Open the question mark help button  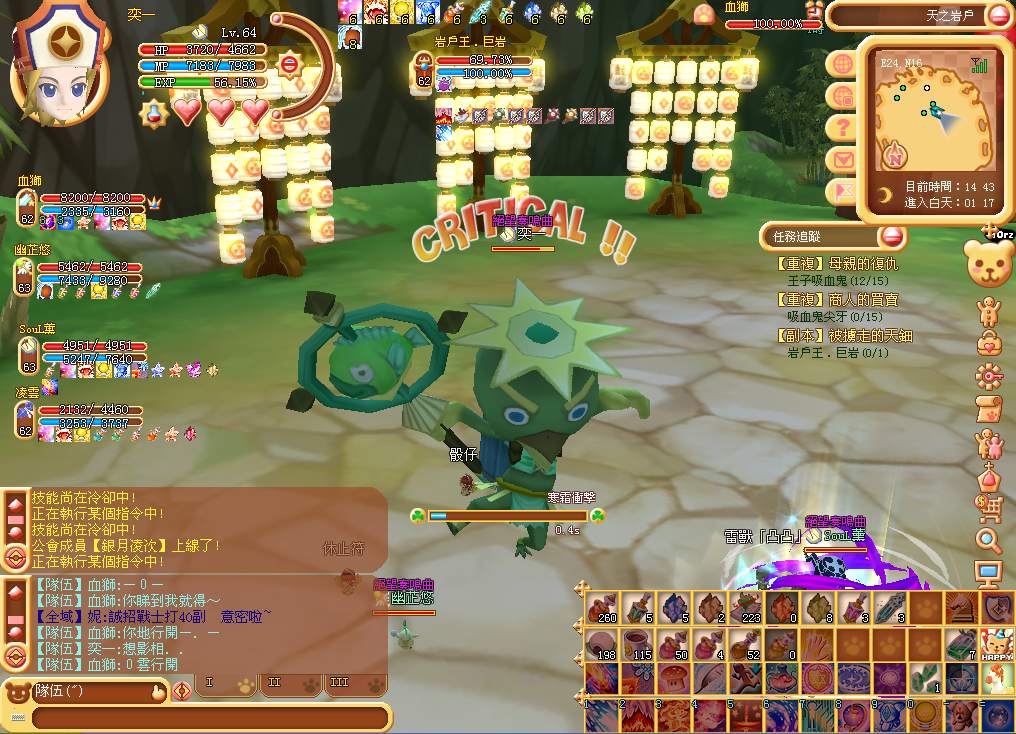[843, 127]
